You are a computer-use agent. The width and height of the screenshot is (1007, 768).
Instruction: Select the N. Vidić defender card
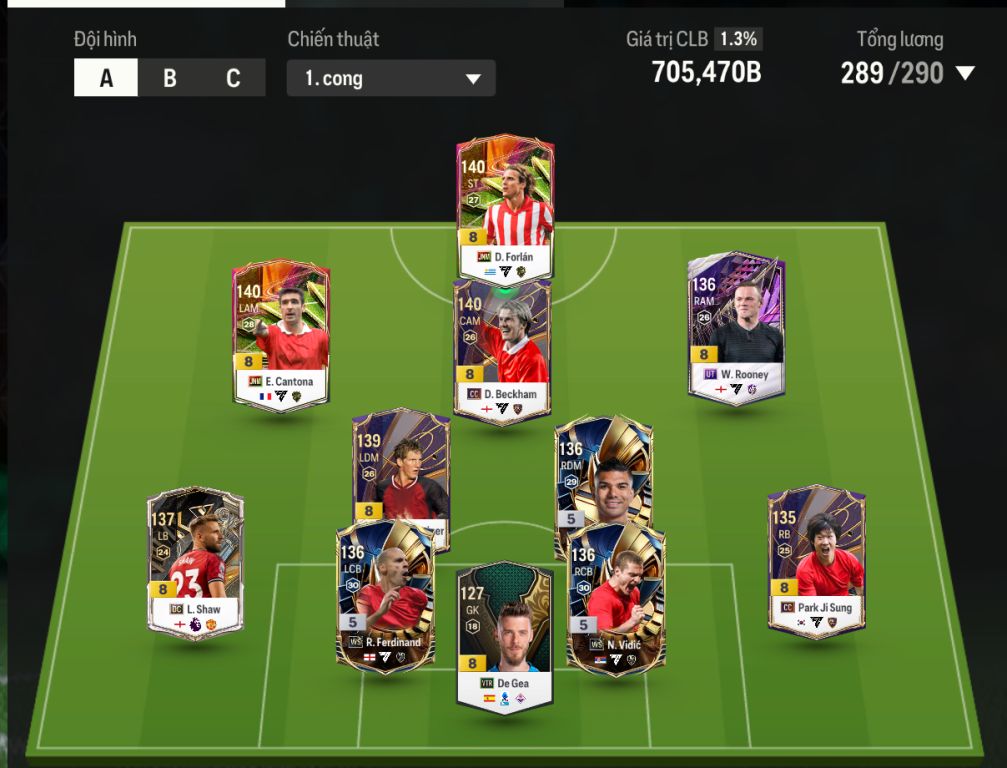point(616,597)
